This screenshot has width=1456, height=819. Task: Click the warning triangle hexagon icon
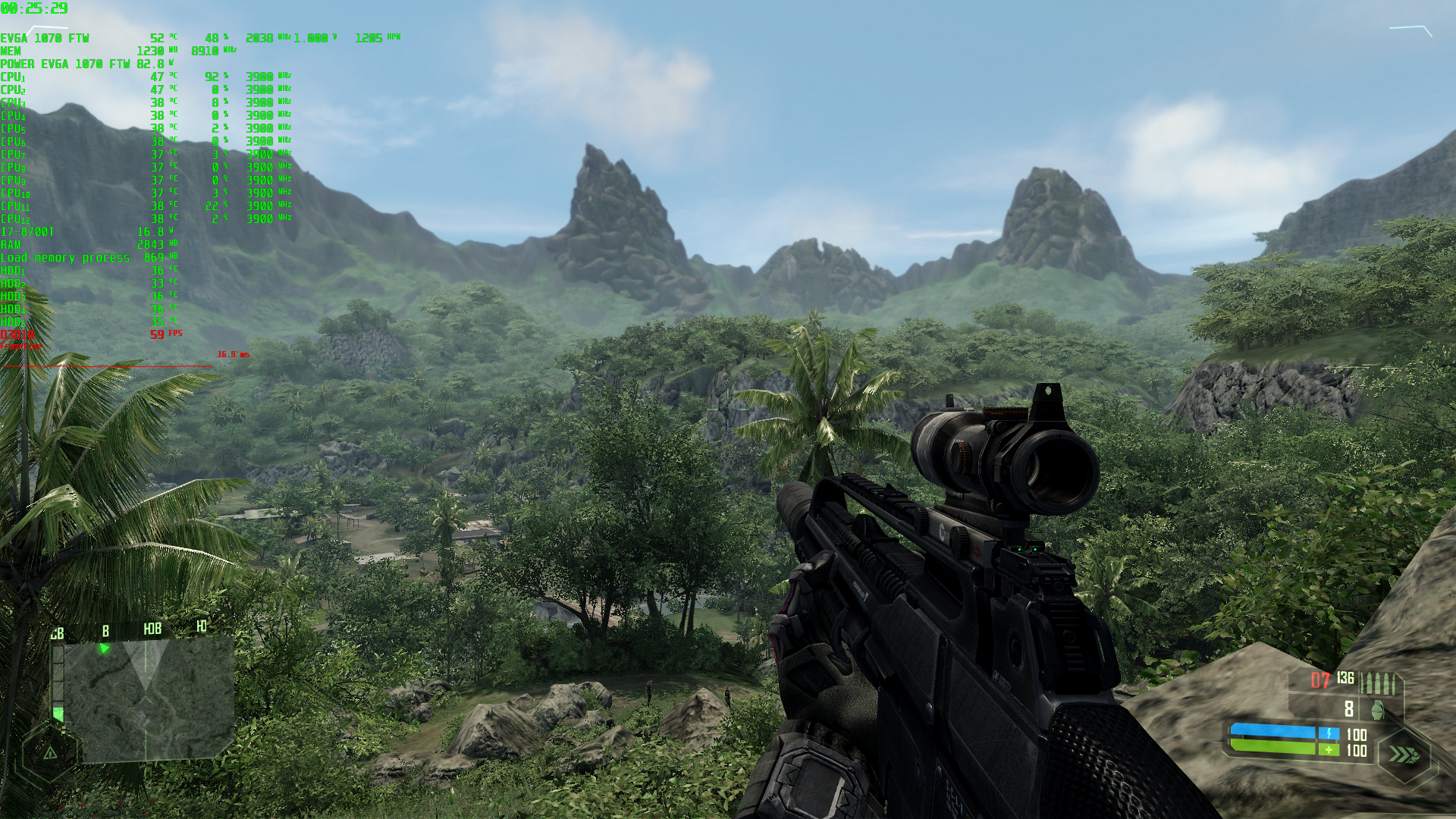tap(50, 753)
